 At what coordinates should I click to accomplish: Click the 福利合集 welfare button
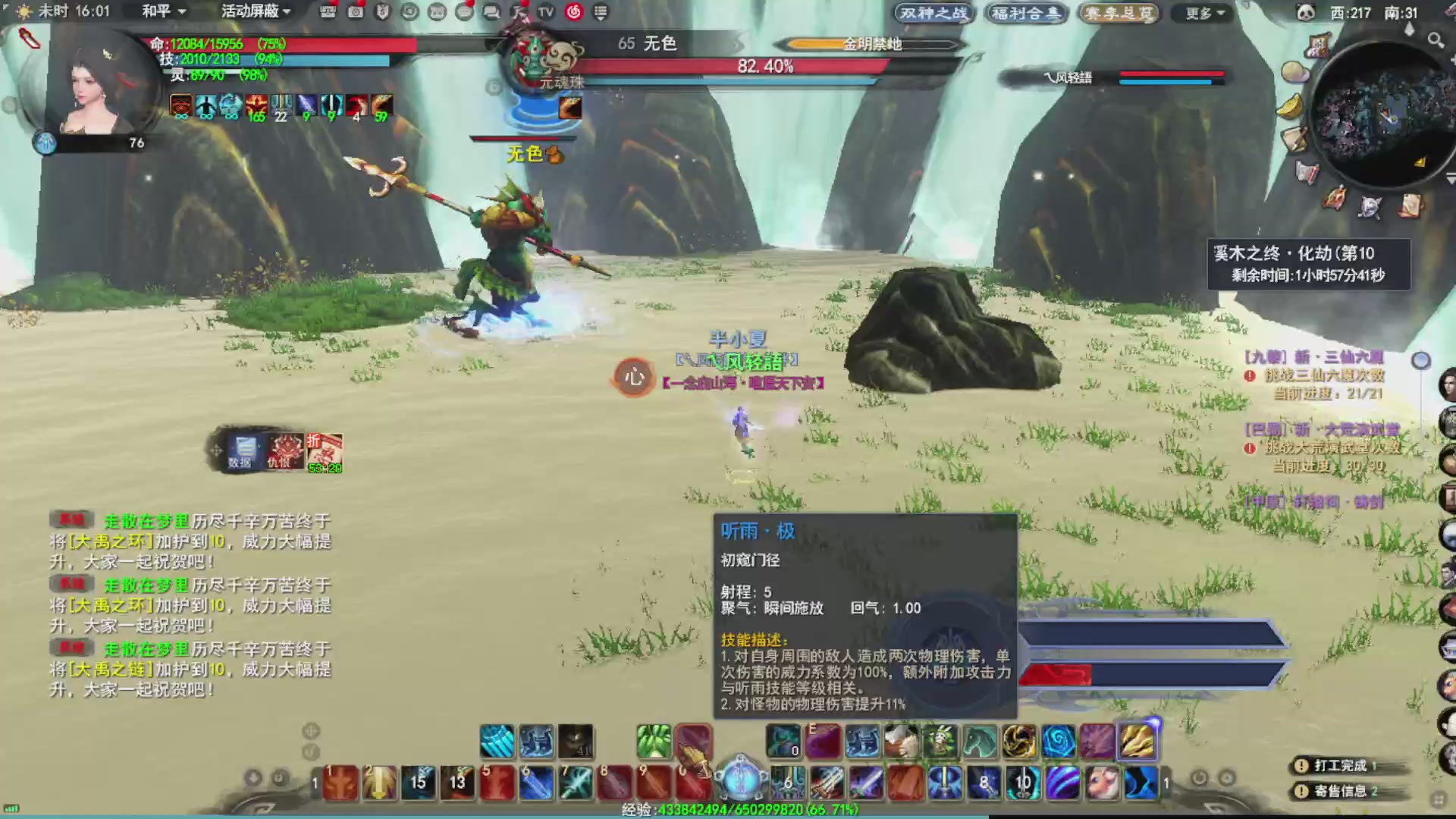[x=1025, y=13]
